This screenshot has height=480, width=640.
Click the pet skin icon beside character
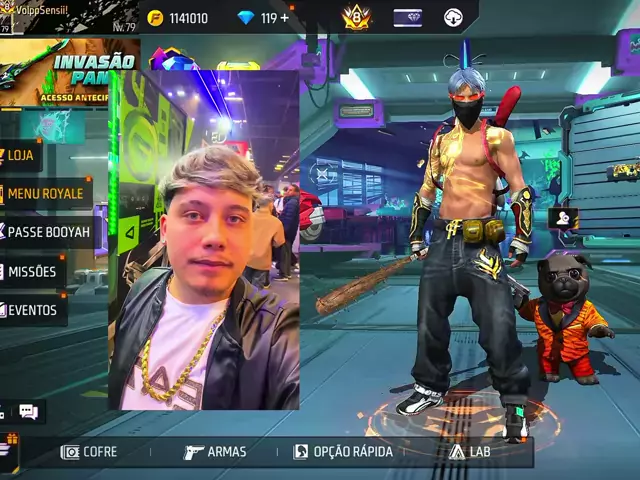click(x=562, y=217)
